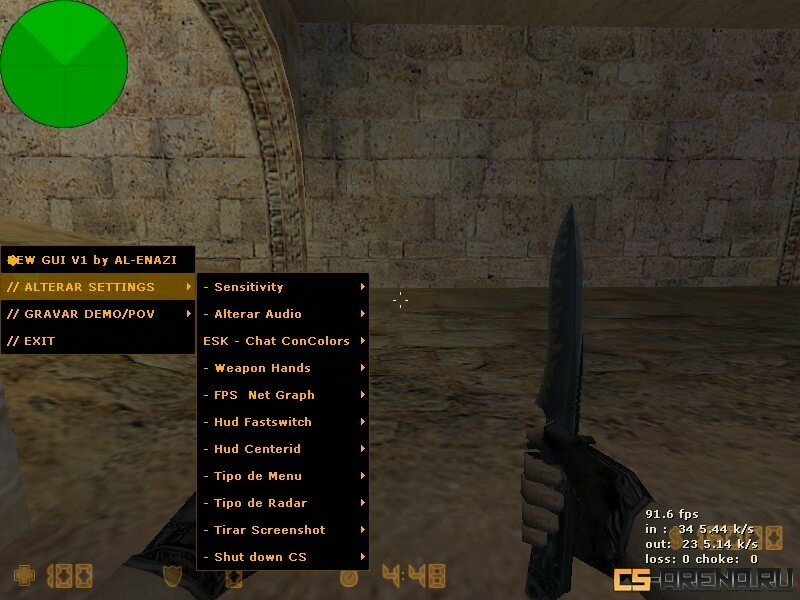Choose the Weapon Hands entry
800x600 pixels.
click(283, 368)
